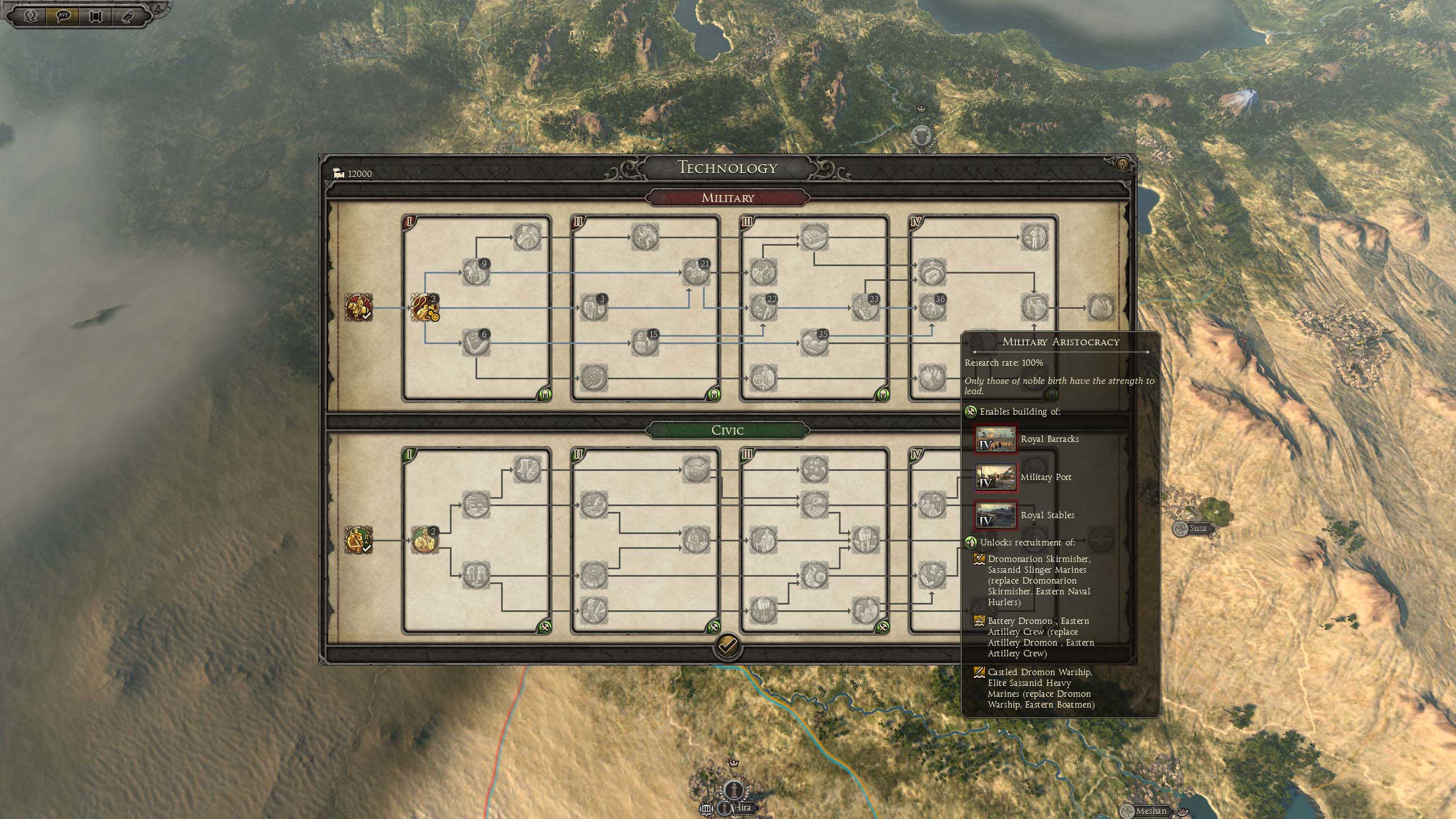Viewport: 1456px width, 819px height.
Task: Choose the military technology numbered 6
Action: coord(475,343)
